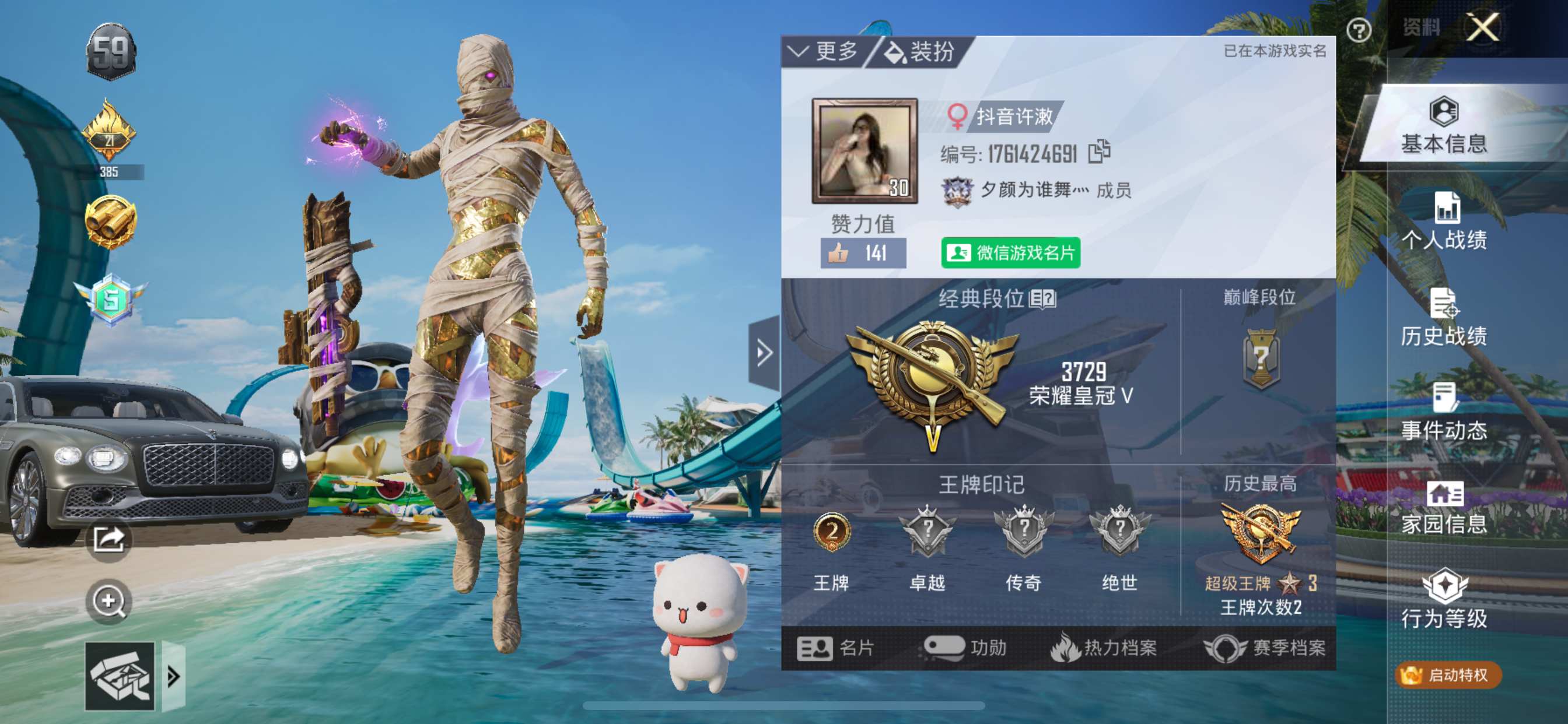Viewport: 1568px width, 724px height.
Task: Open 热力档案 heat archive
Action: click(1104, 648)
